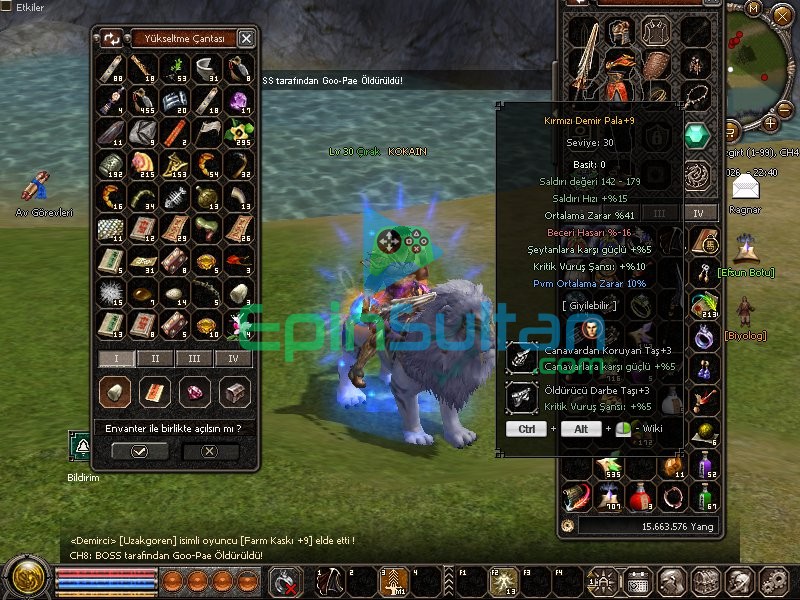Decline with the X button under prompt
The width and height of the screenshot is (800, 600).
coord(209,451)
